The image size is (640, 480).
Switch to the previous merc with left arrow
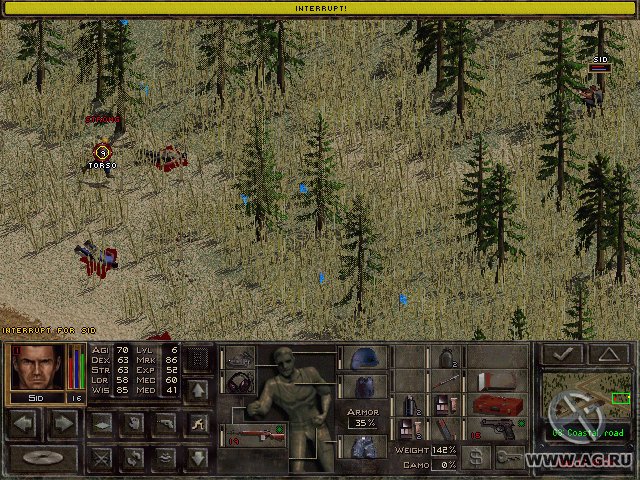point(26,424)
